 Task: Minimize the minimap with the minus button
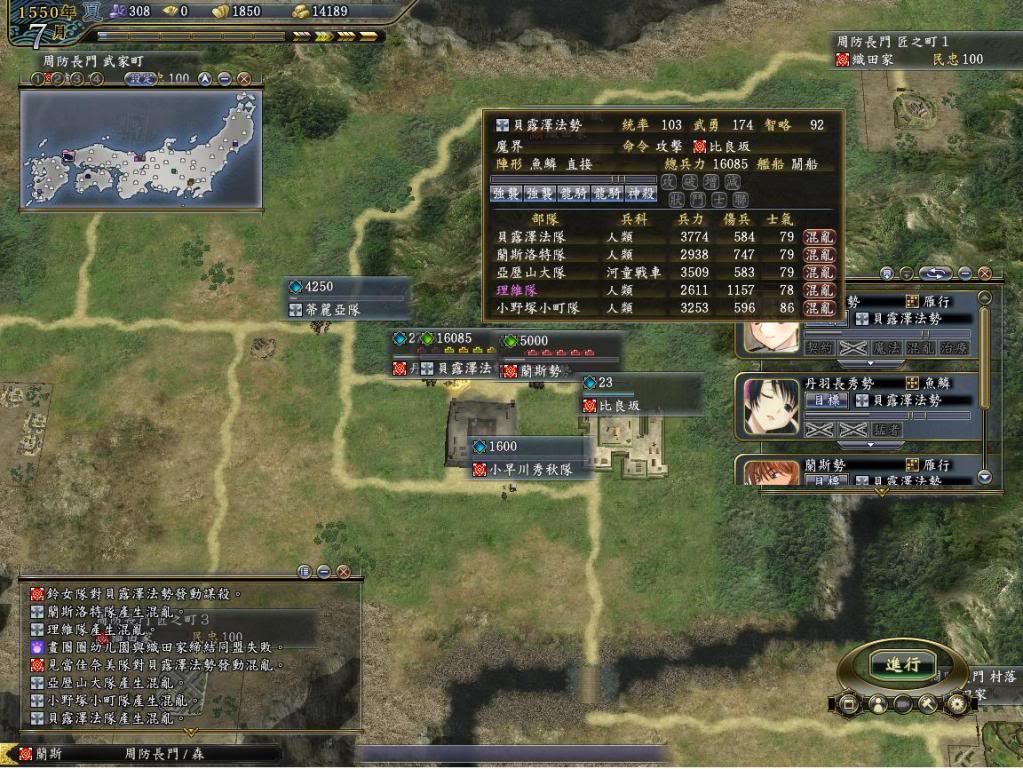tap(224, 78)
